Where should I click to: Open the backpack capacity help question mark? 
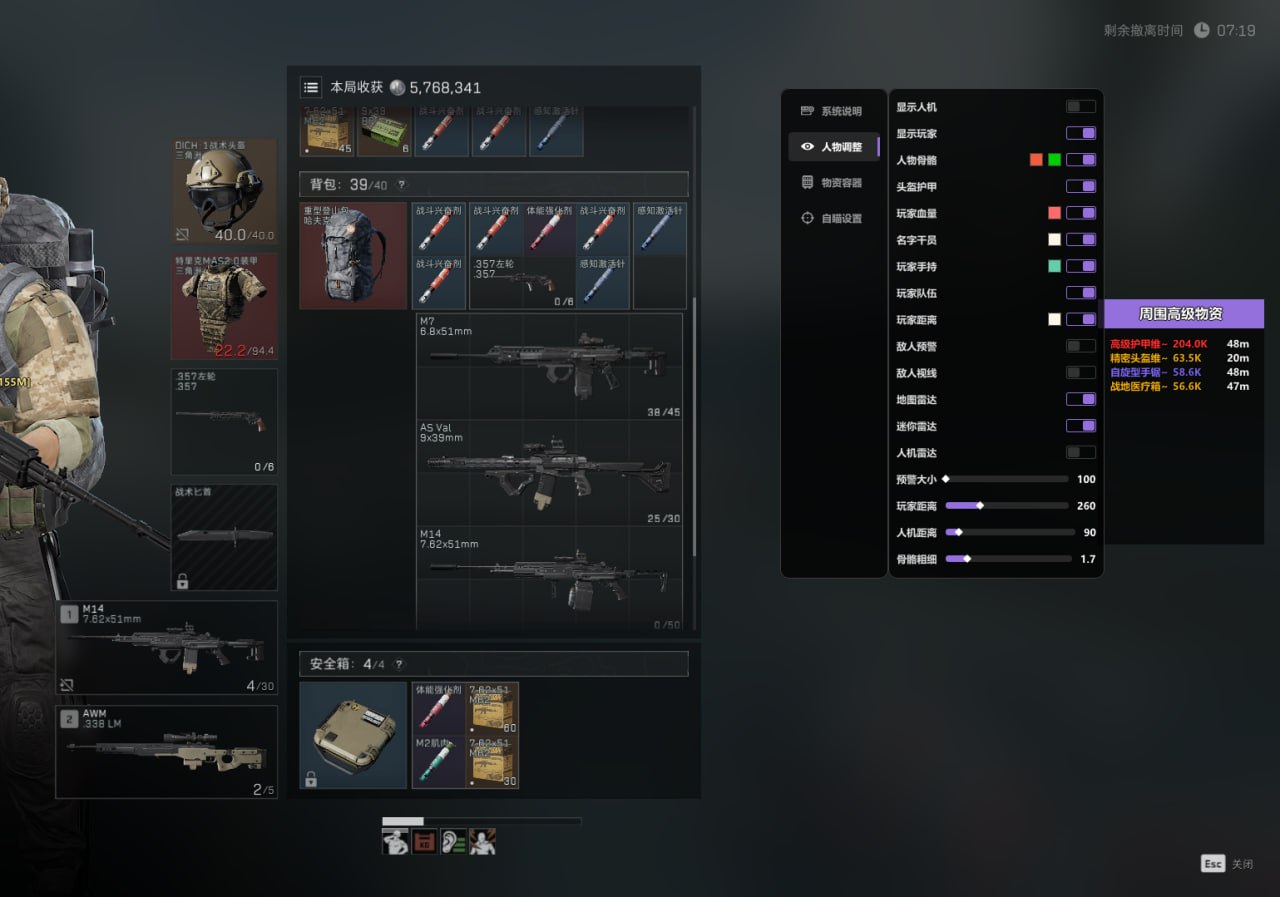click(402, 185)
